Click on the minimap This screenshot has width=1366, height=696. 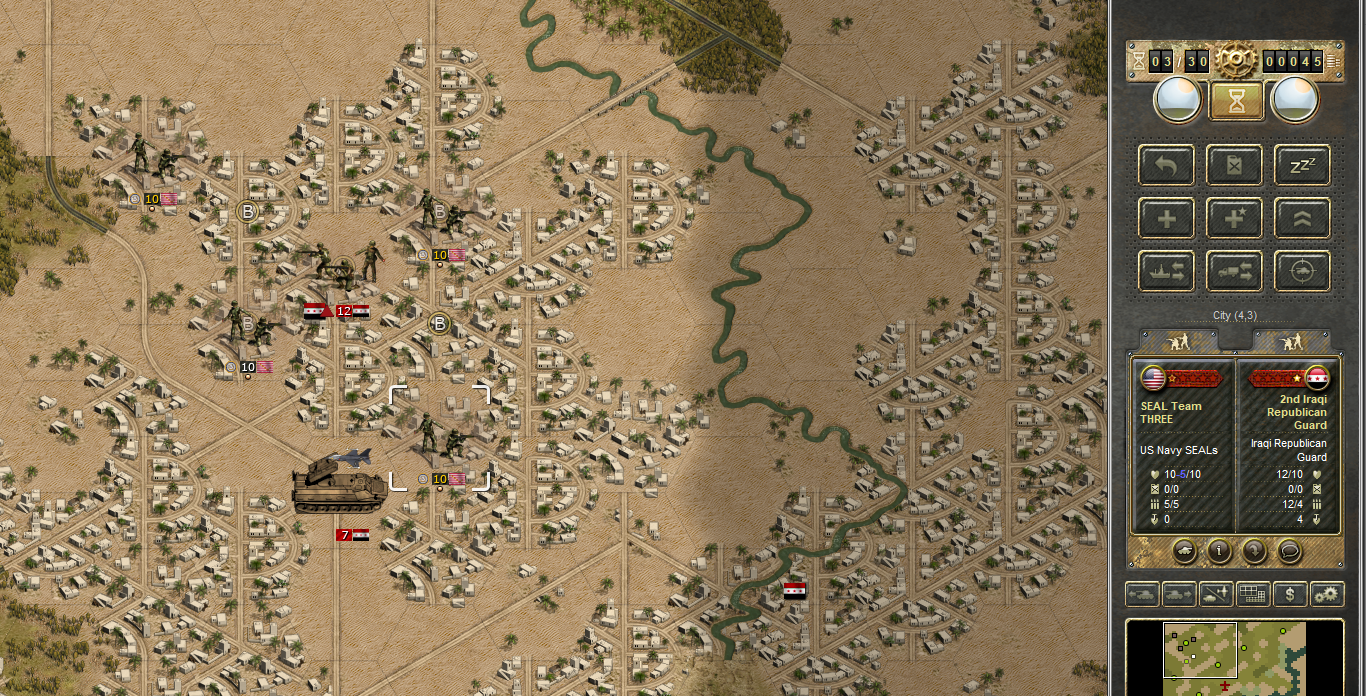coord(1235,657)
